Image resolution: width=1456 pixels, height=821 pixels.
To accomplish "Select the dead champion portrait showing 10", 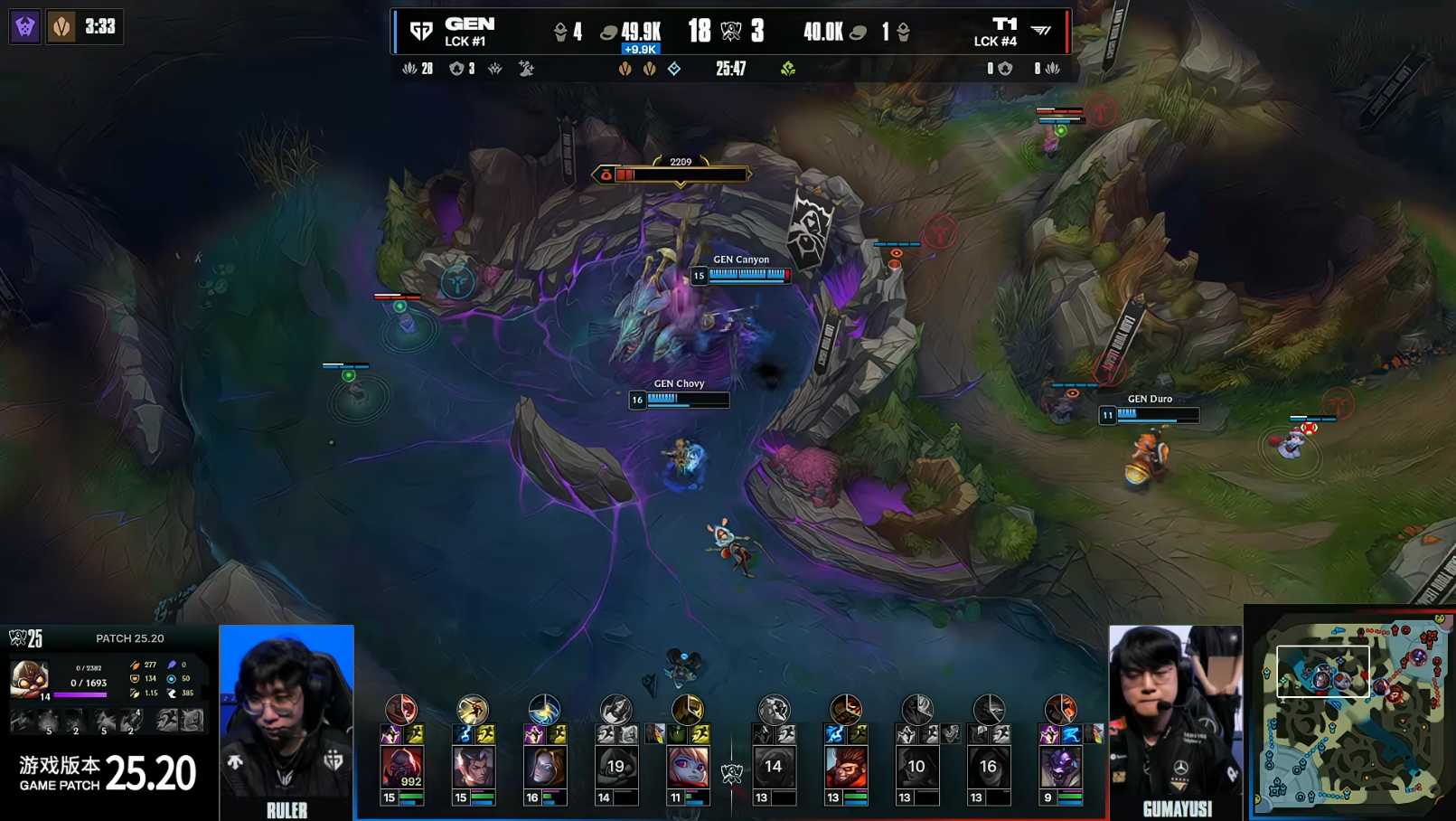I will click(x=916, y=767).
